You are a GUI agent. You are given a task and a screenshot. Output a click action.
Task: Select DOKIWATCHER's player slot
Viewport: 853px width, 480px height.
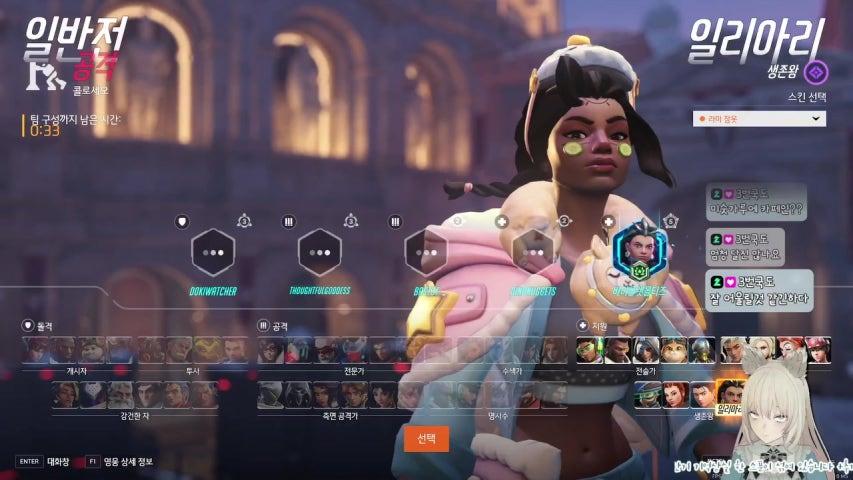click(212, 253)
